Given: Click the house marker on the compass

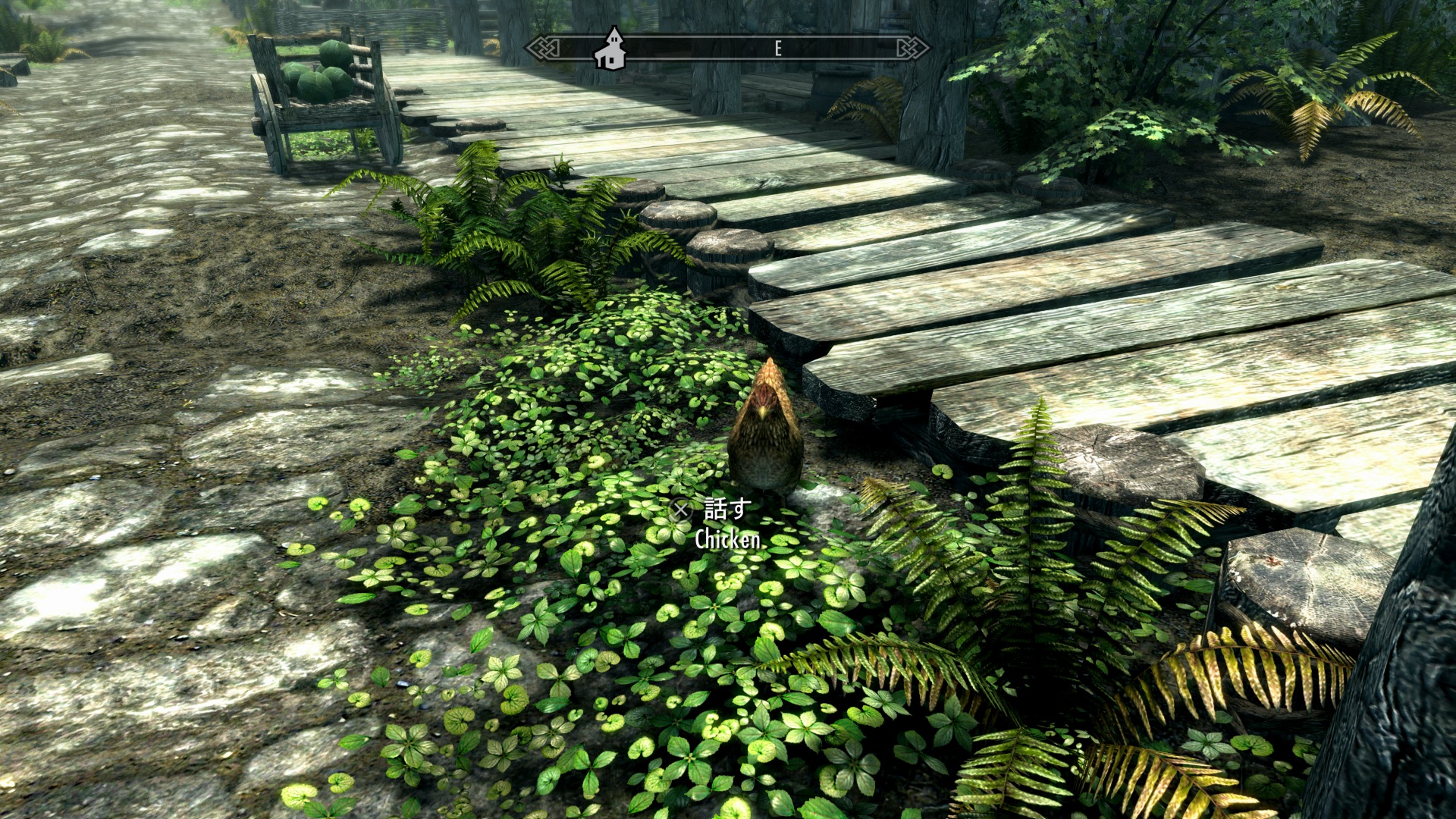Looking at the screenshot, I should (610, 49).
